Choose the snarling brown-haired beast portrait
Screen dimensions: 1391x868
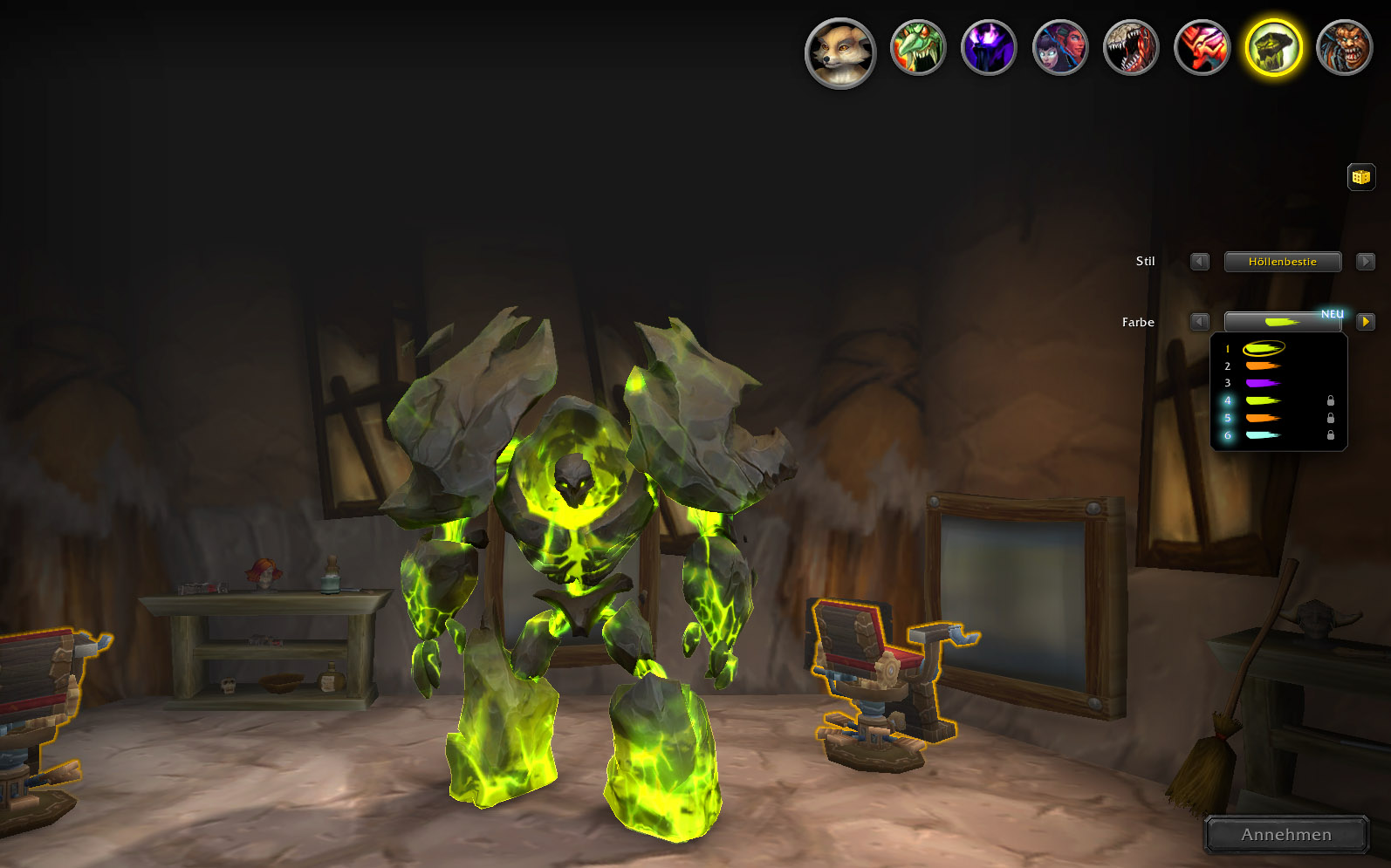(1344, 47)
